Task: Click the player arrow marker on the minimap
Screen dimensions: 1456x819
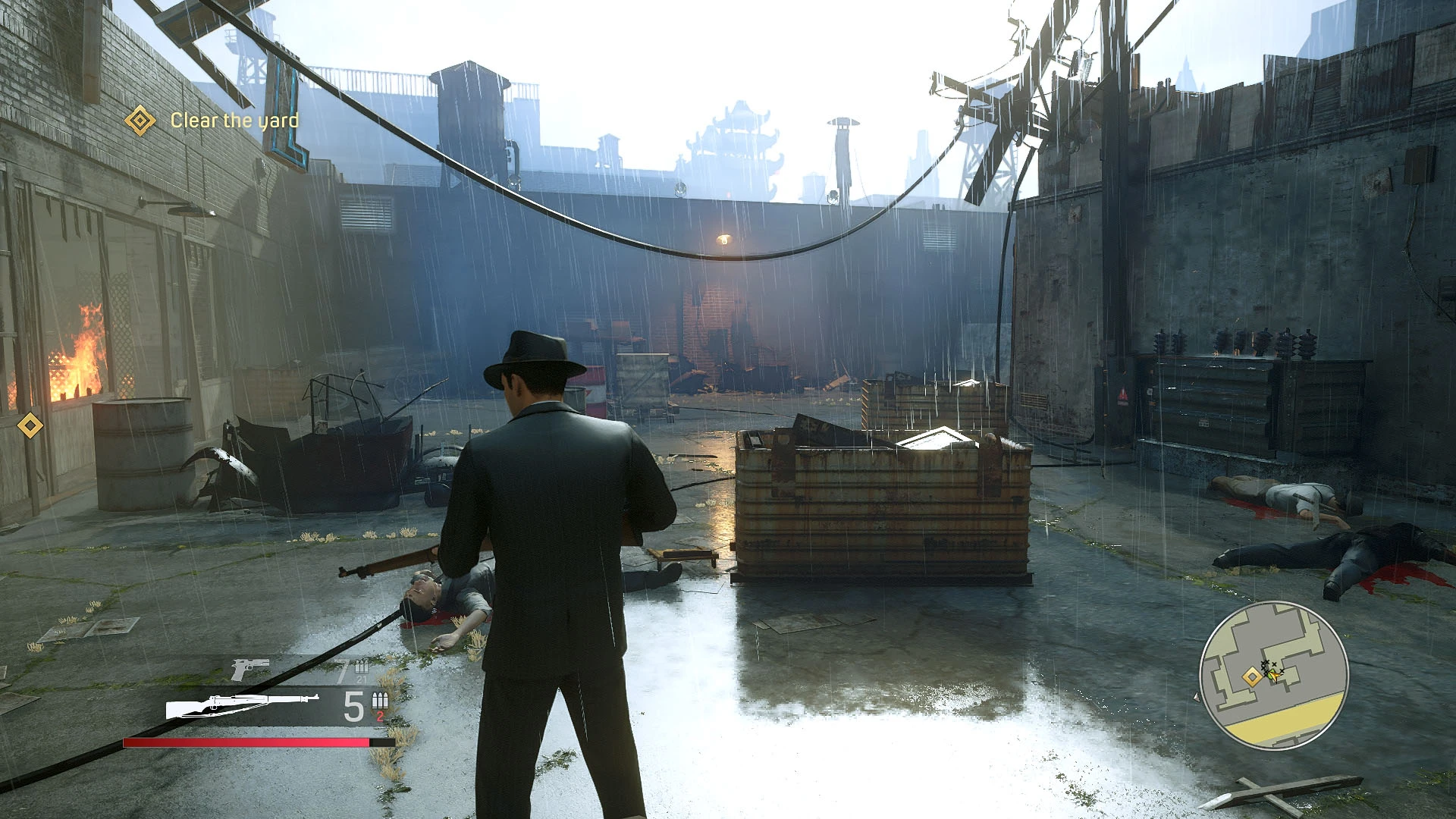Action: [1275, 676]
